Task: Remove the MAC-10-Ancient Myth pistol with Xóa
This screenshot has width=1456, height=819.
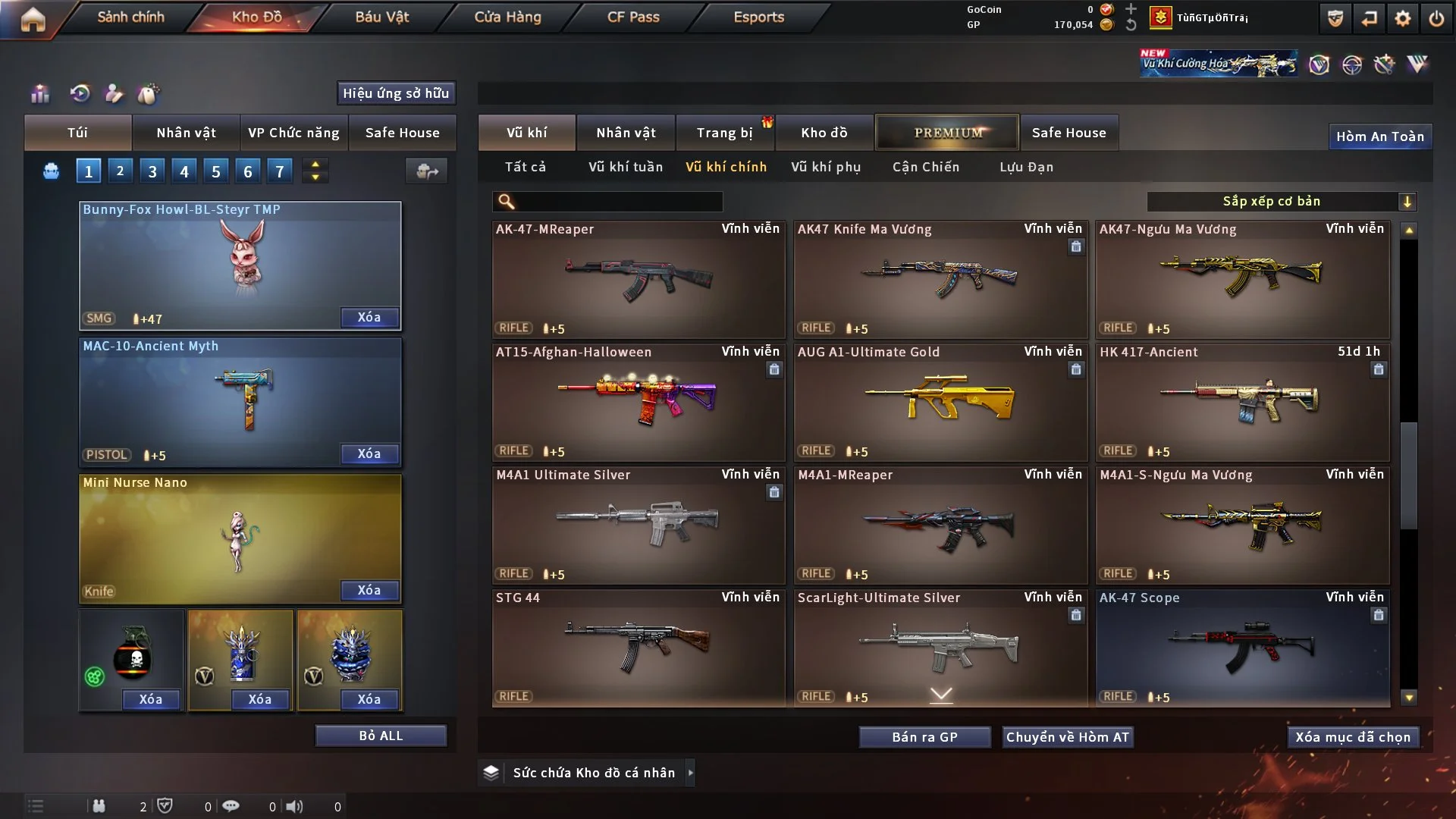Action: pyautogui.click(x=369, y=453)
